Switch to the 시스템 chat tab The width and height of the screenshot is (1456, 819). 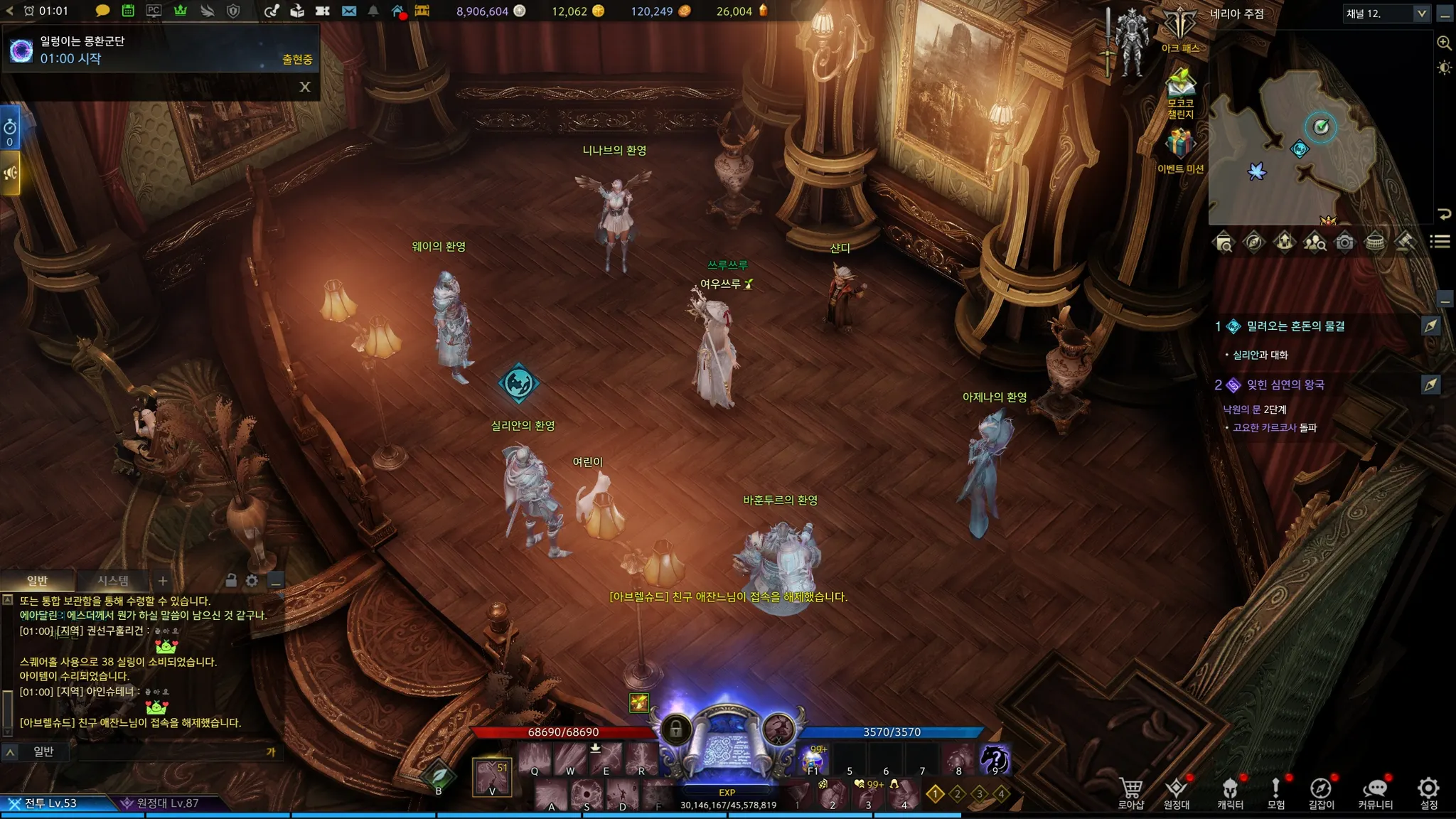[x=113, y=581]
